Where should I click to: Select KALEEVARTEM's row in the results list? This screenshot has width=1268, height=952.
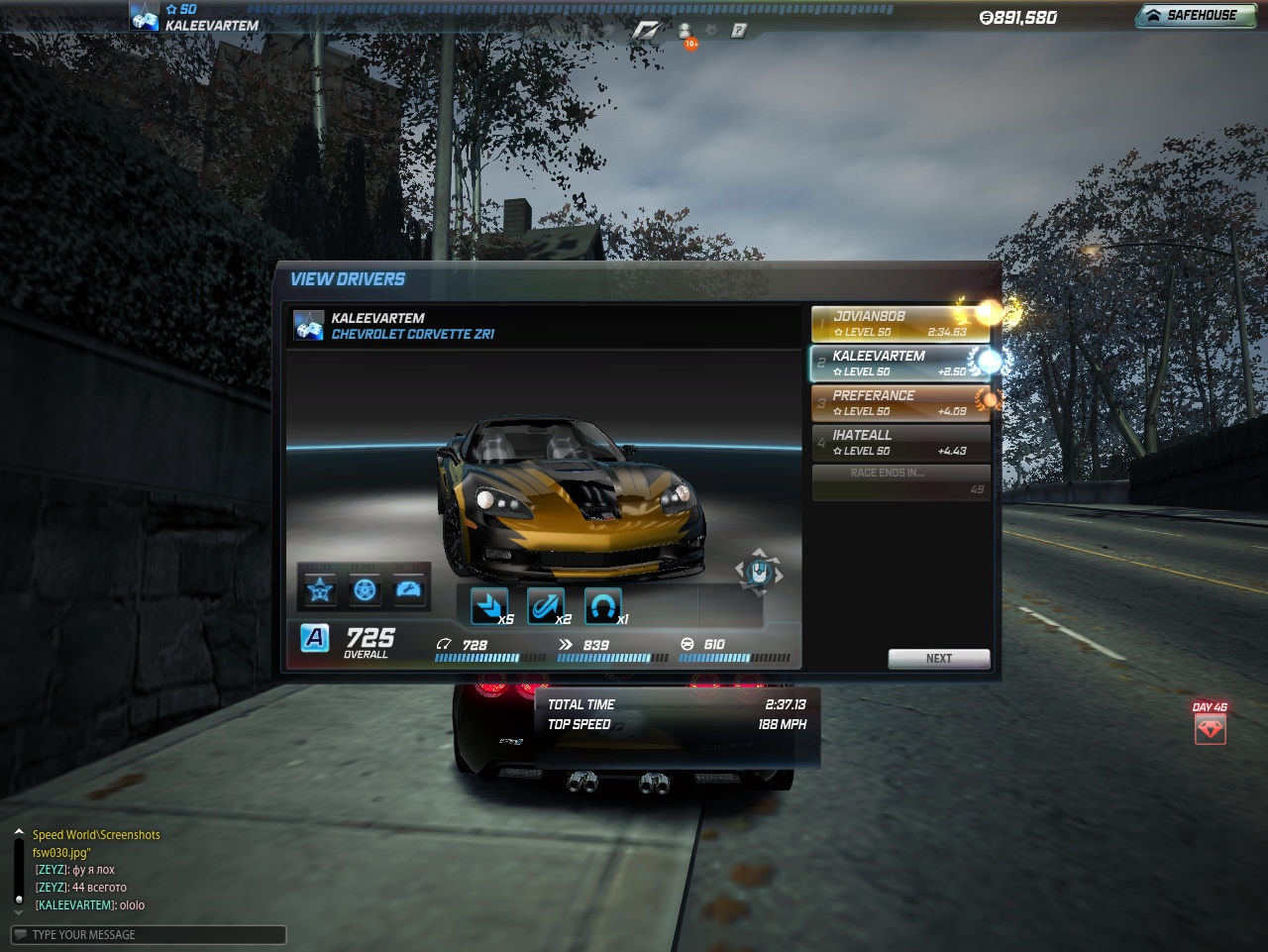(899, 364)
